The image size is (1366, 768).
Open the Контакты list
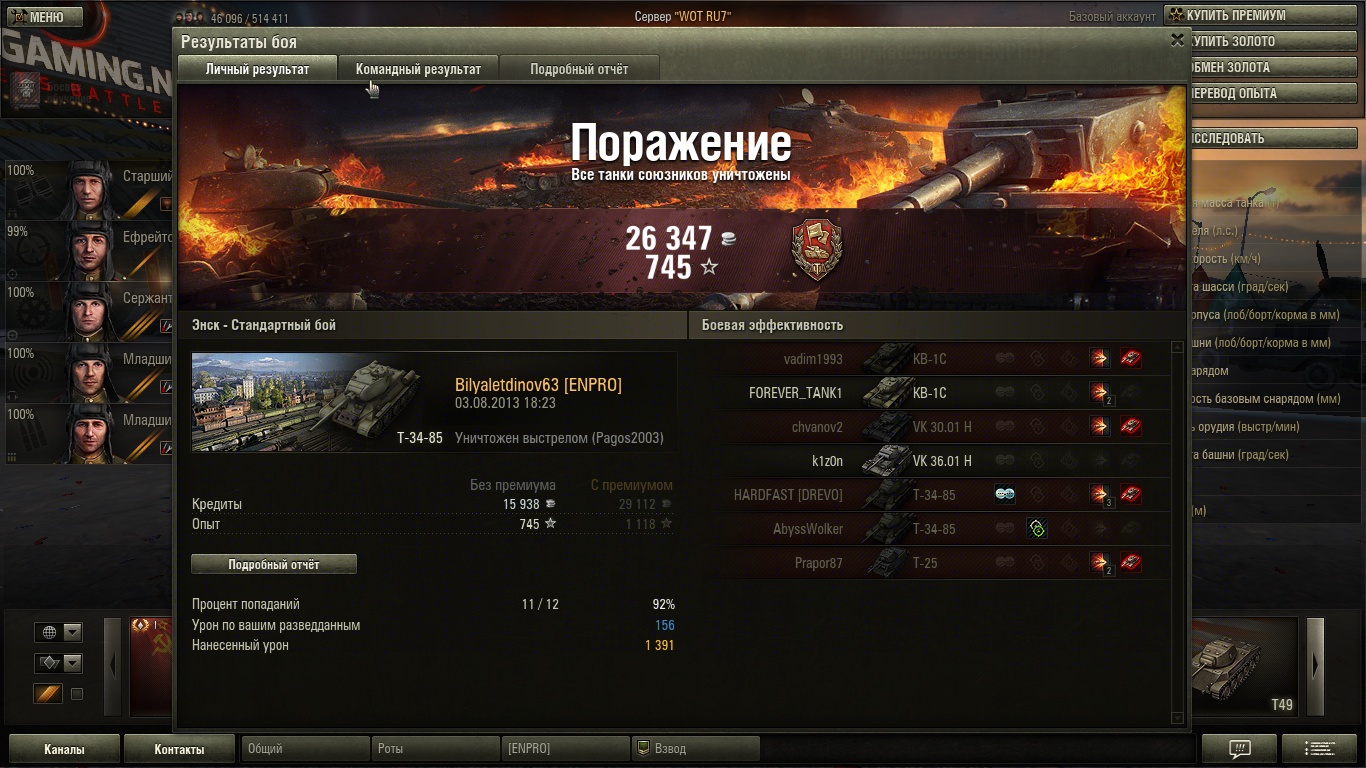coord(179,749)
